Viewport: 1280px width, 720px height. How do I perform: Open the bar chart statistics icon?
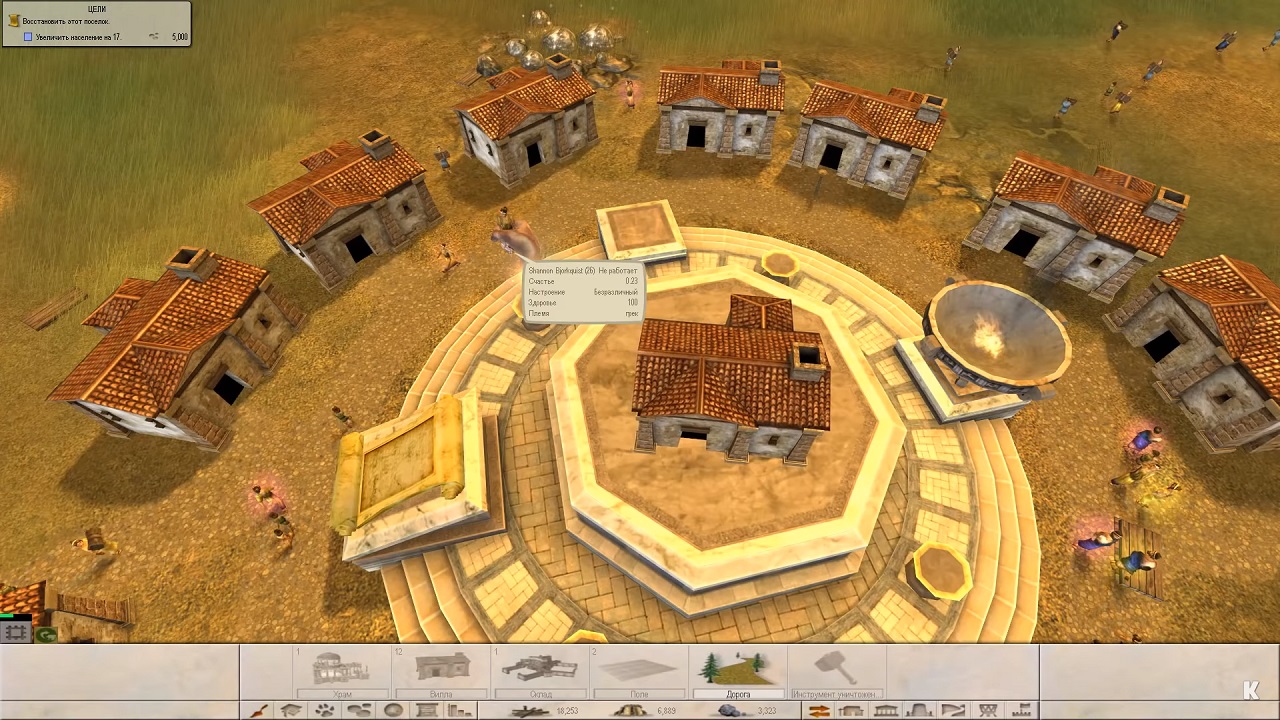pyautogui.click(x=460, y=711)
